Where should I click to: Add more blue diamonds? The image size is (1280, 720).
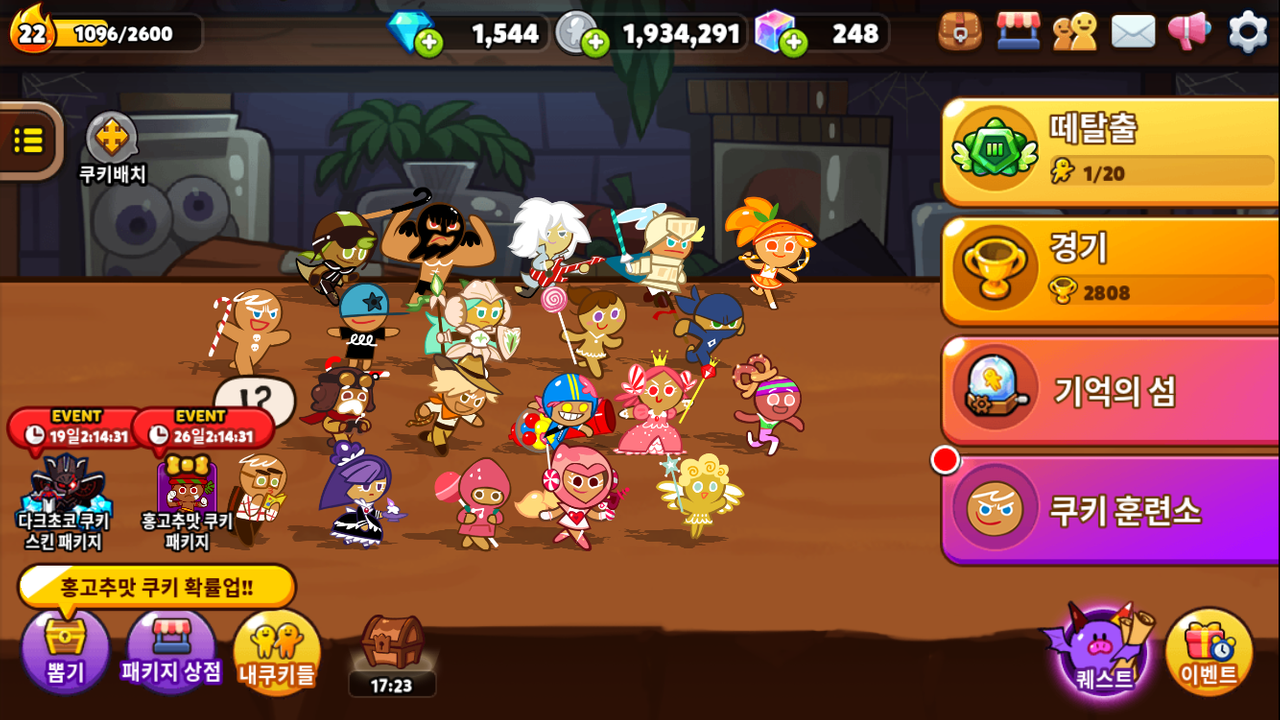coord(428,43)
